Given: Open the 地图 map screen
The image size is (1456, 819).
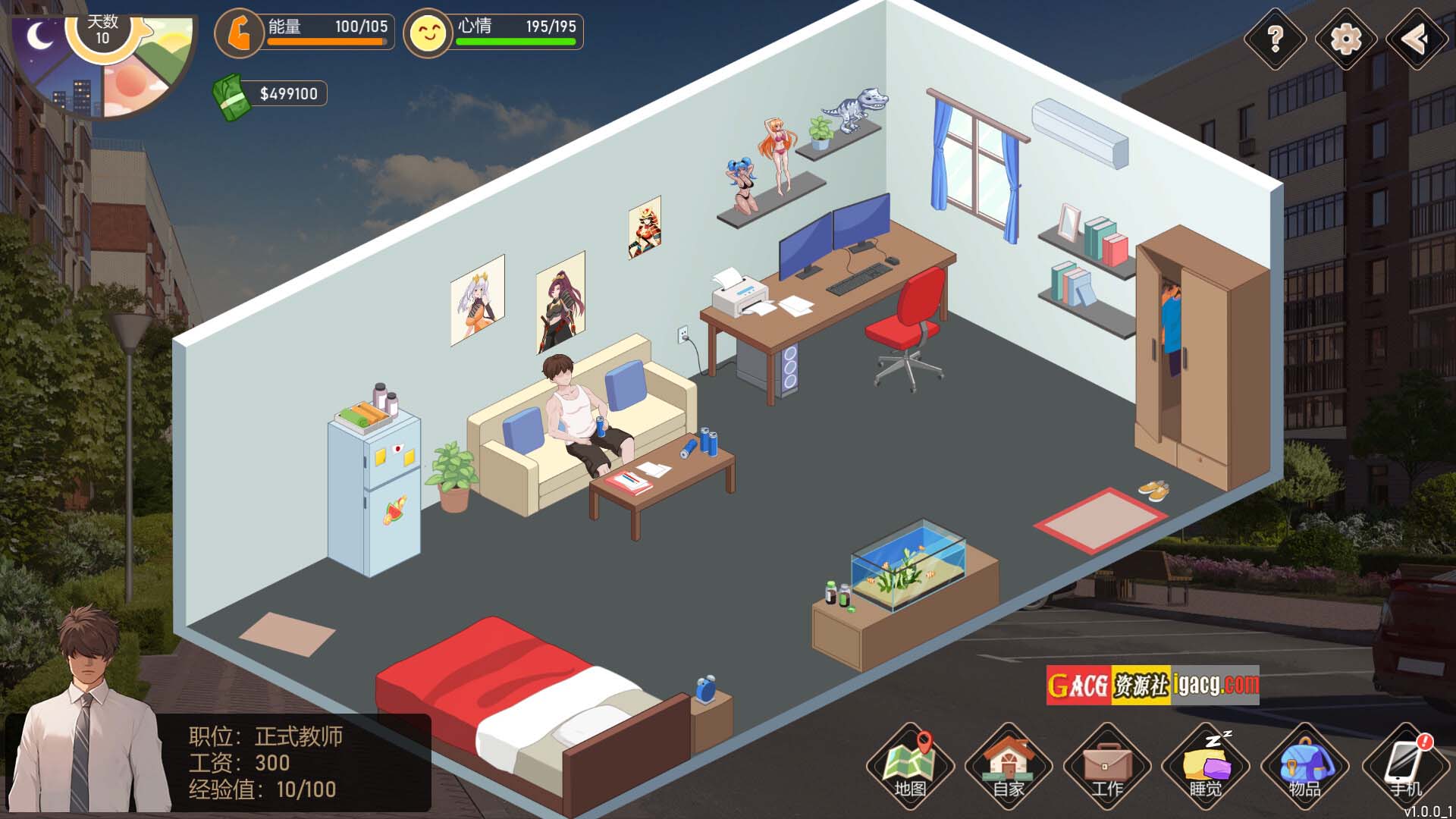Looking at the screenshot, I should pos(910,766).
